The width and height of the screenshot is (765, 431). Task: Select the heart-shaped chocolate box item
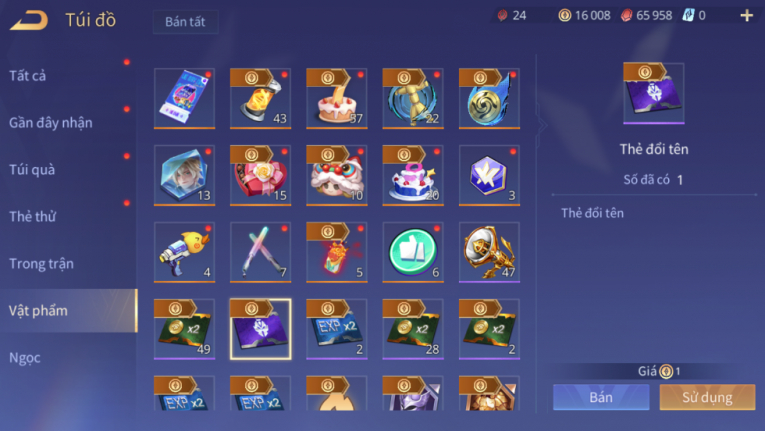(x=260, y=175)
